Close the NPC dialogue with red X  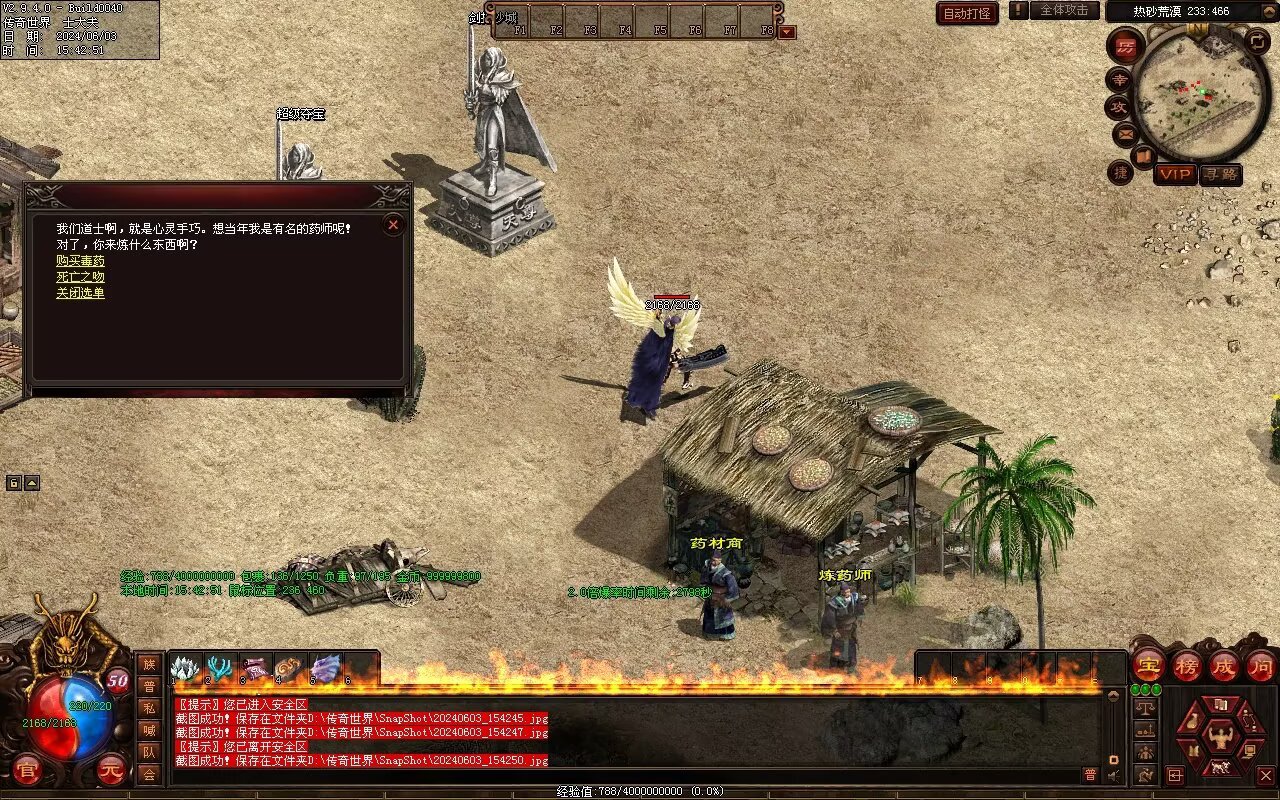pos(393,225)
